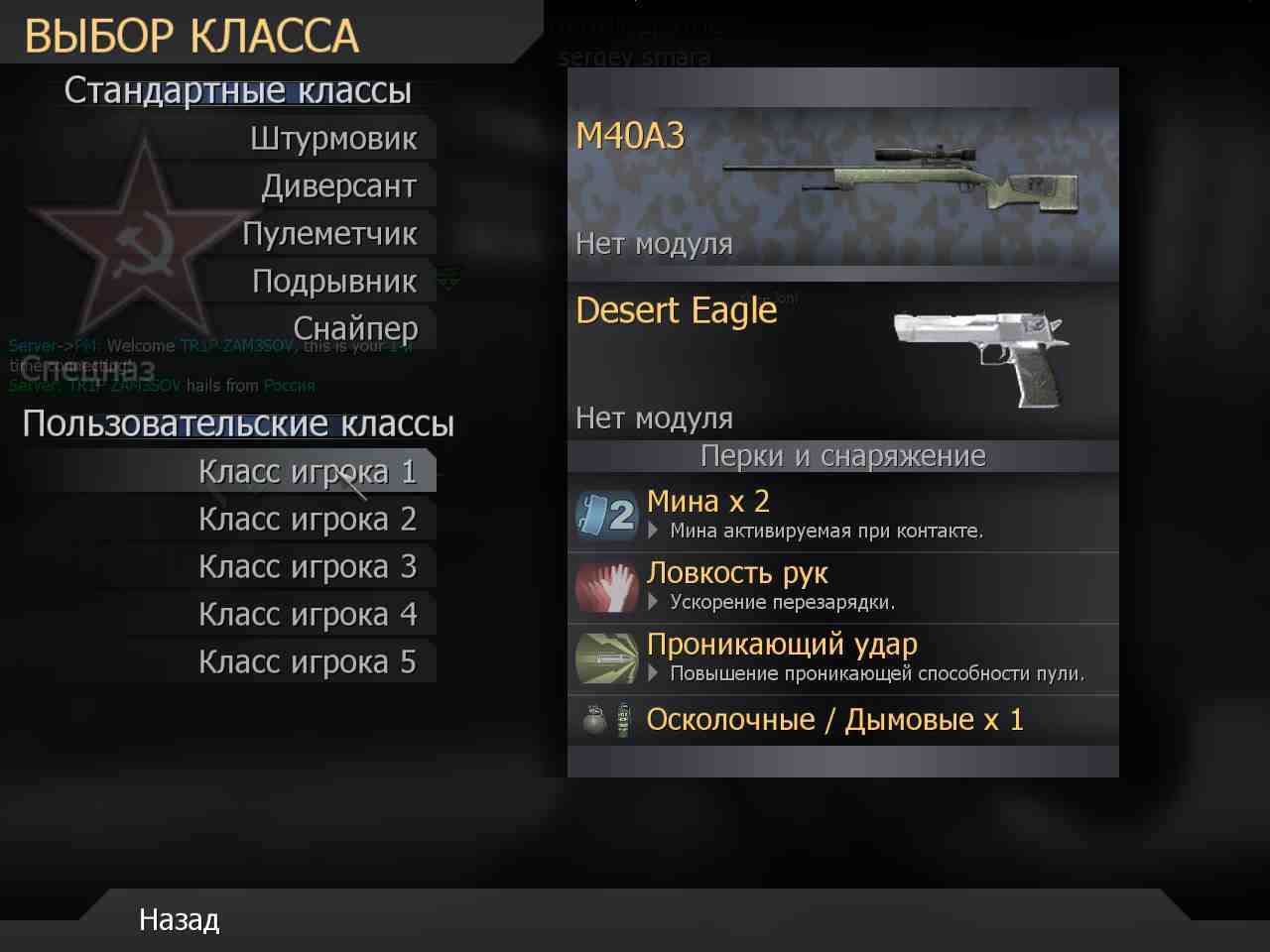The height and width of the screenshot is (952, 1270).
Task: Expand the chevron below the Подрывник class
Action: click(x=448, y=281)
